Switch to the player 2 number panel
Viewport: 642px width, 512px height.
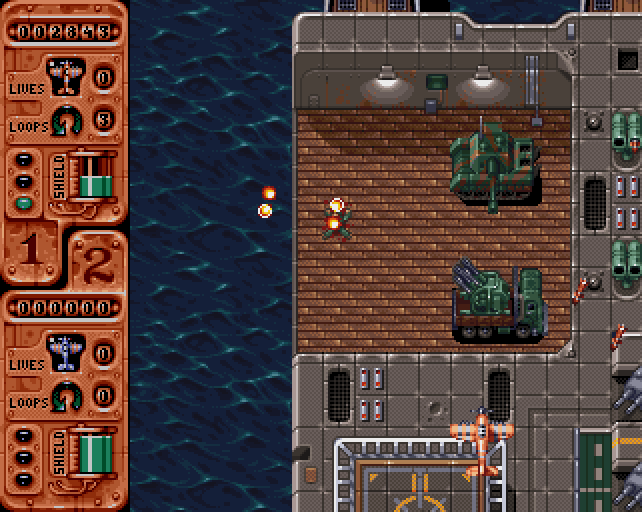pos(97,262)
